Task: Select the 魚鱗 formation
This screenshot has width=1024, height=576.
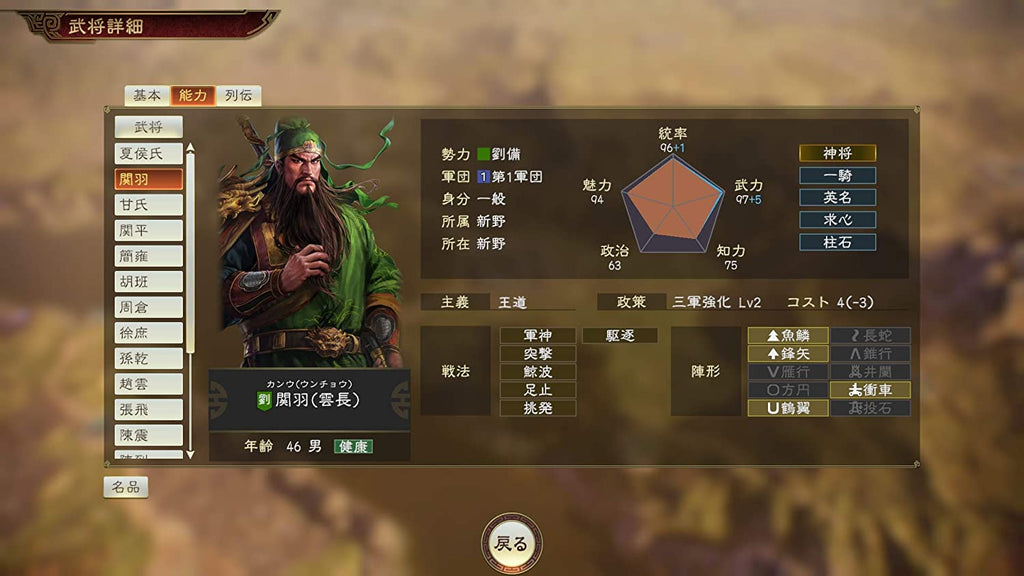Action: click(x=788, y=336)
